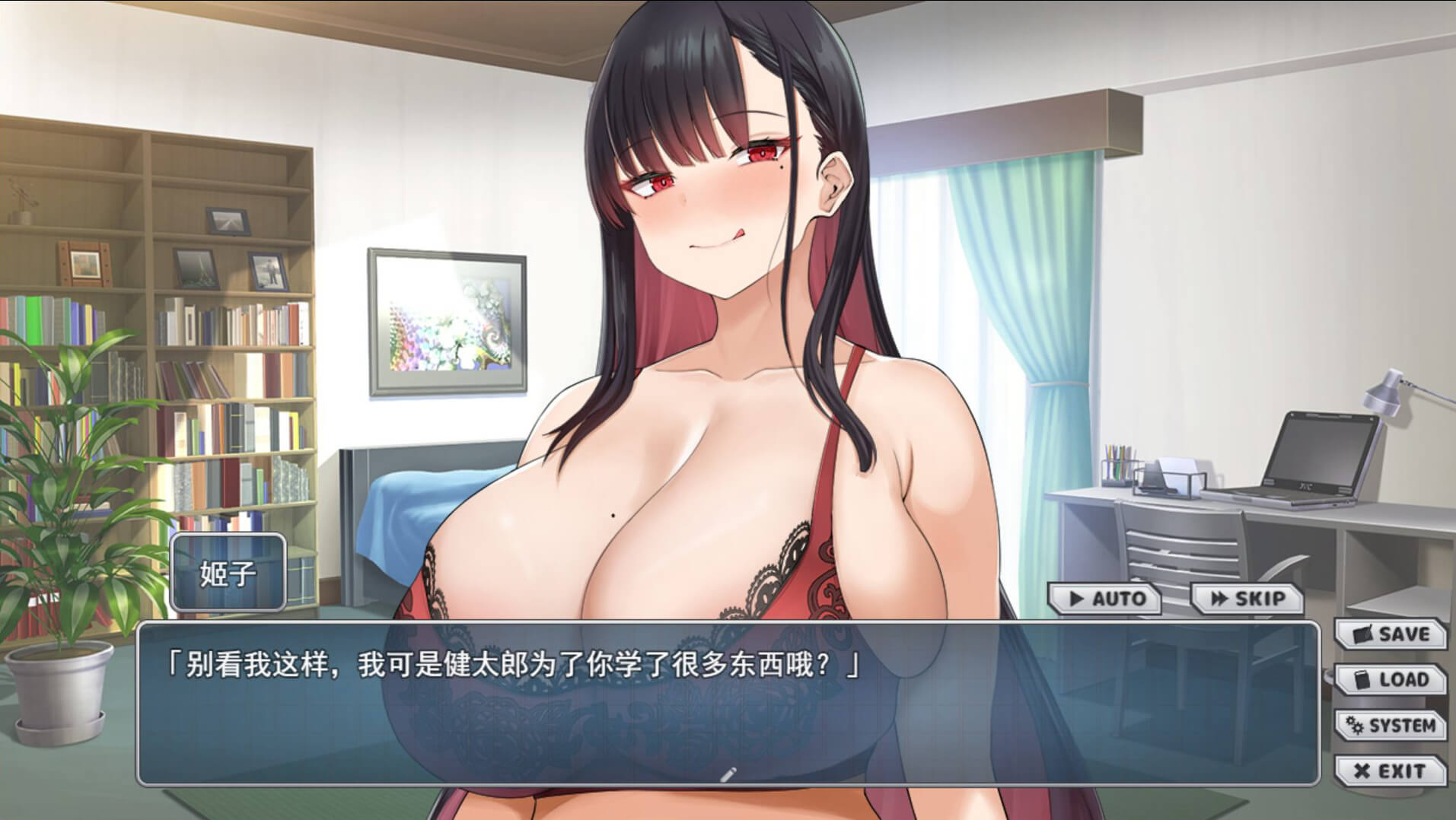
Task: Click the EXIT button
Action: [1391, 771]
